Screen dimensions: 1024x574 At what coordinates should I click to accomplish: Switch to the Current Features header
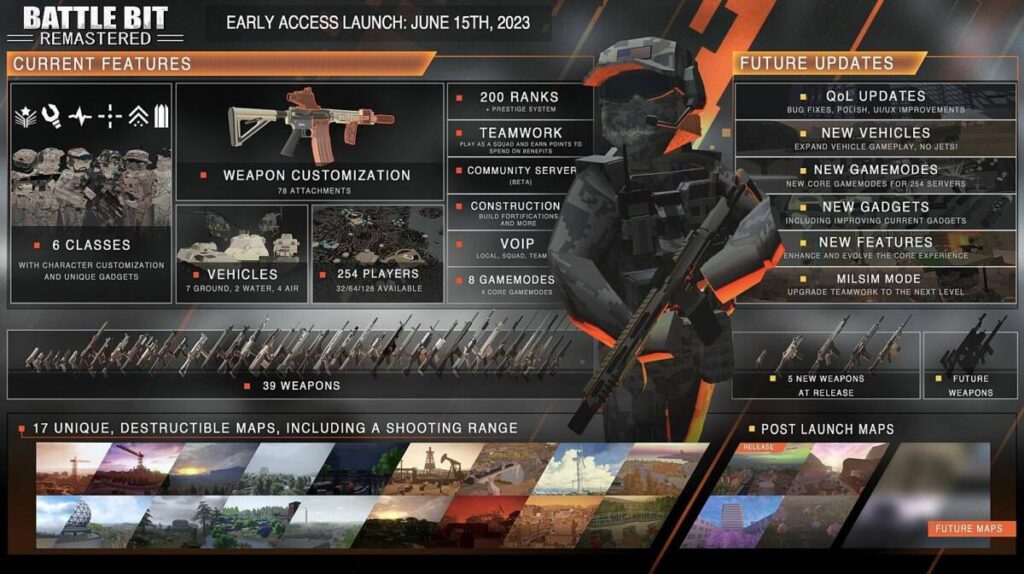[x=102, y=64]
